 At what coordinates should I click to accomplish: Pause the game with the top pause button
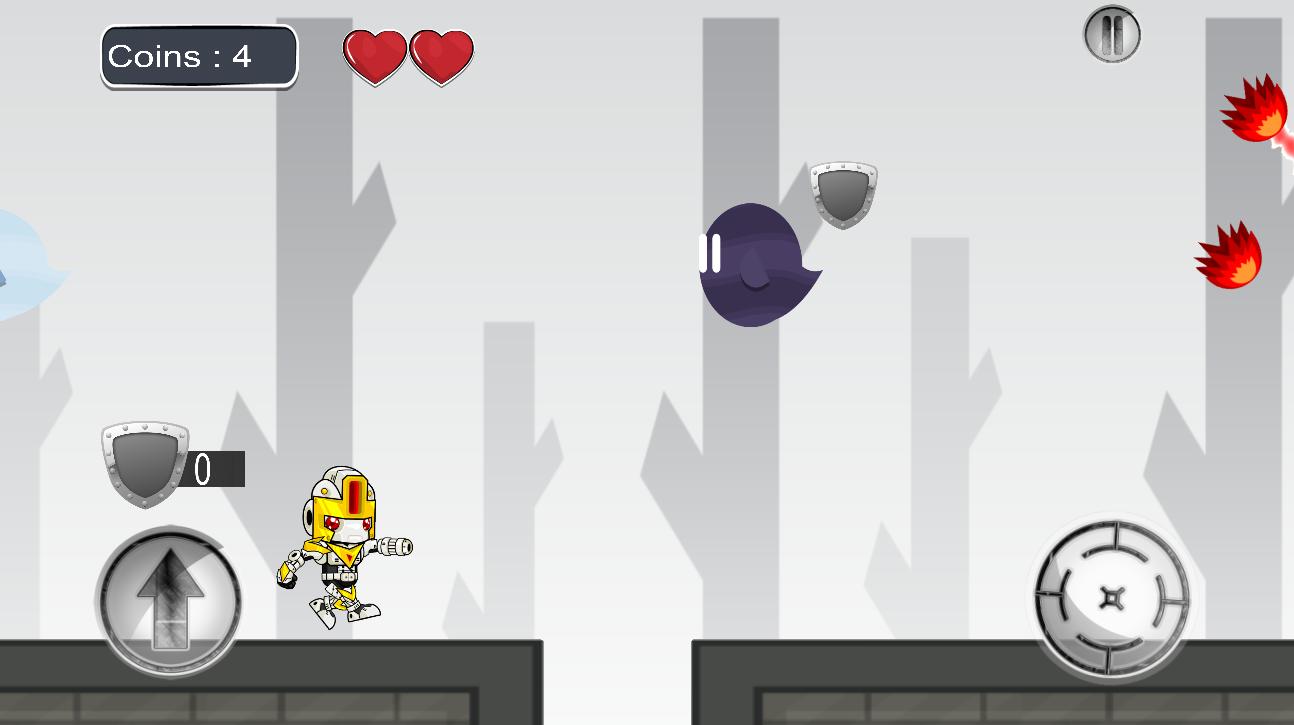pos(1111,35)
